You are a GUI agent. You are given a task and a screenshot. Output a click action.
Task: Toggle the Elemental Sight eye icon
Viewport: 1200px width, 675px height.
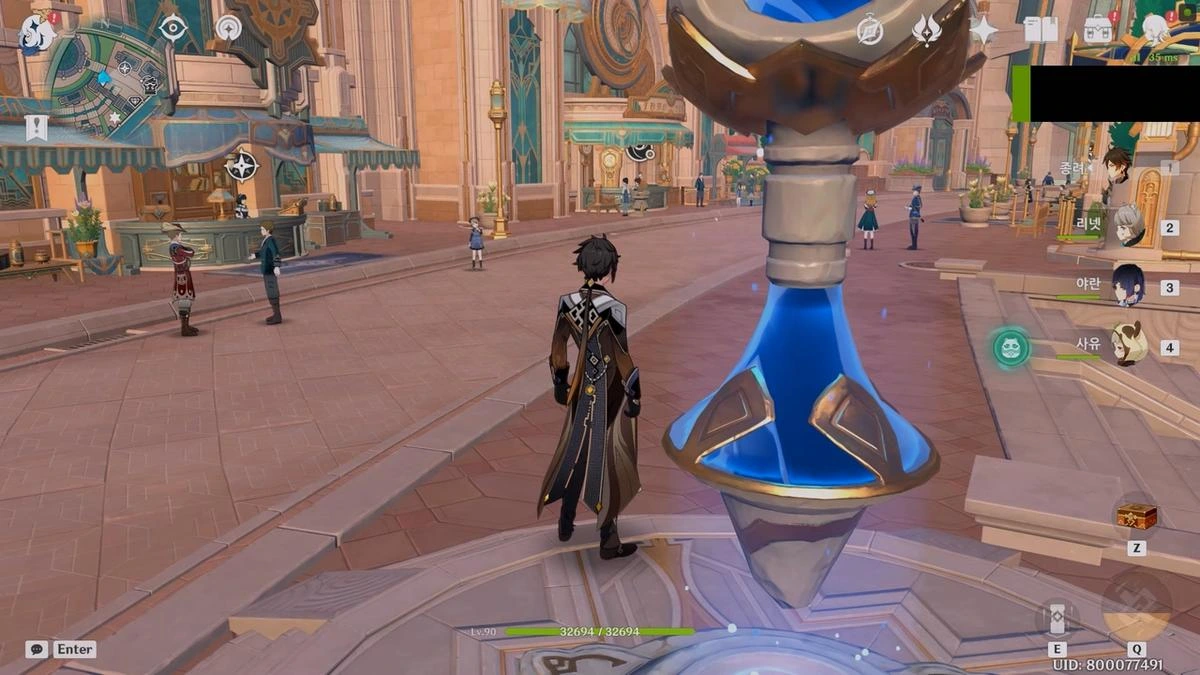tap(173, 27)
